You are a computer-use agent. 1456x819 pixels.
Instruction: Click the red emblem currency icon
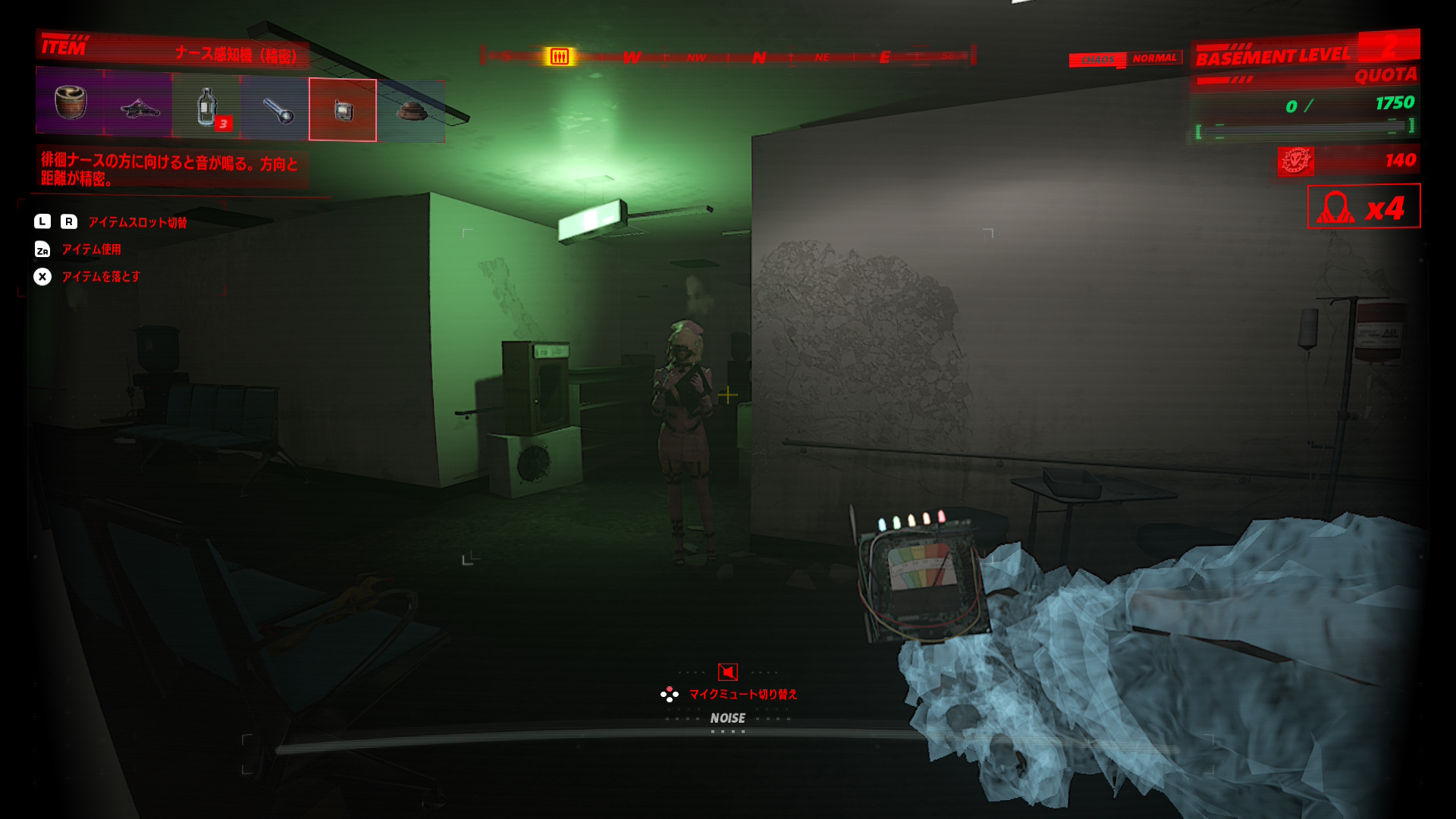pos(1296,161)
